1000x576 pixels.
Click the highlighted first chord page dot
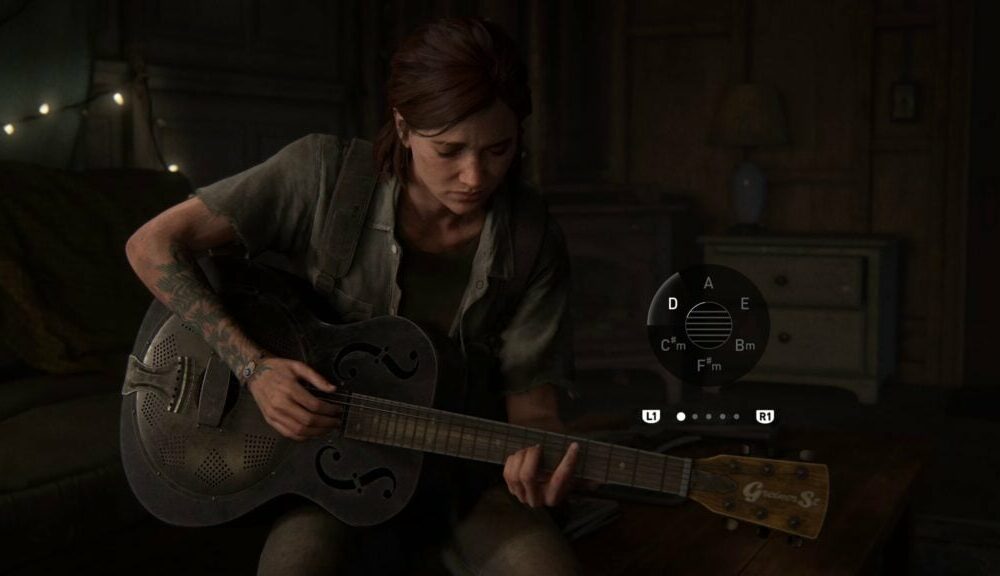coord(681,416)
